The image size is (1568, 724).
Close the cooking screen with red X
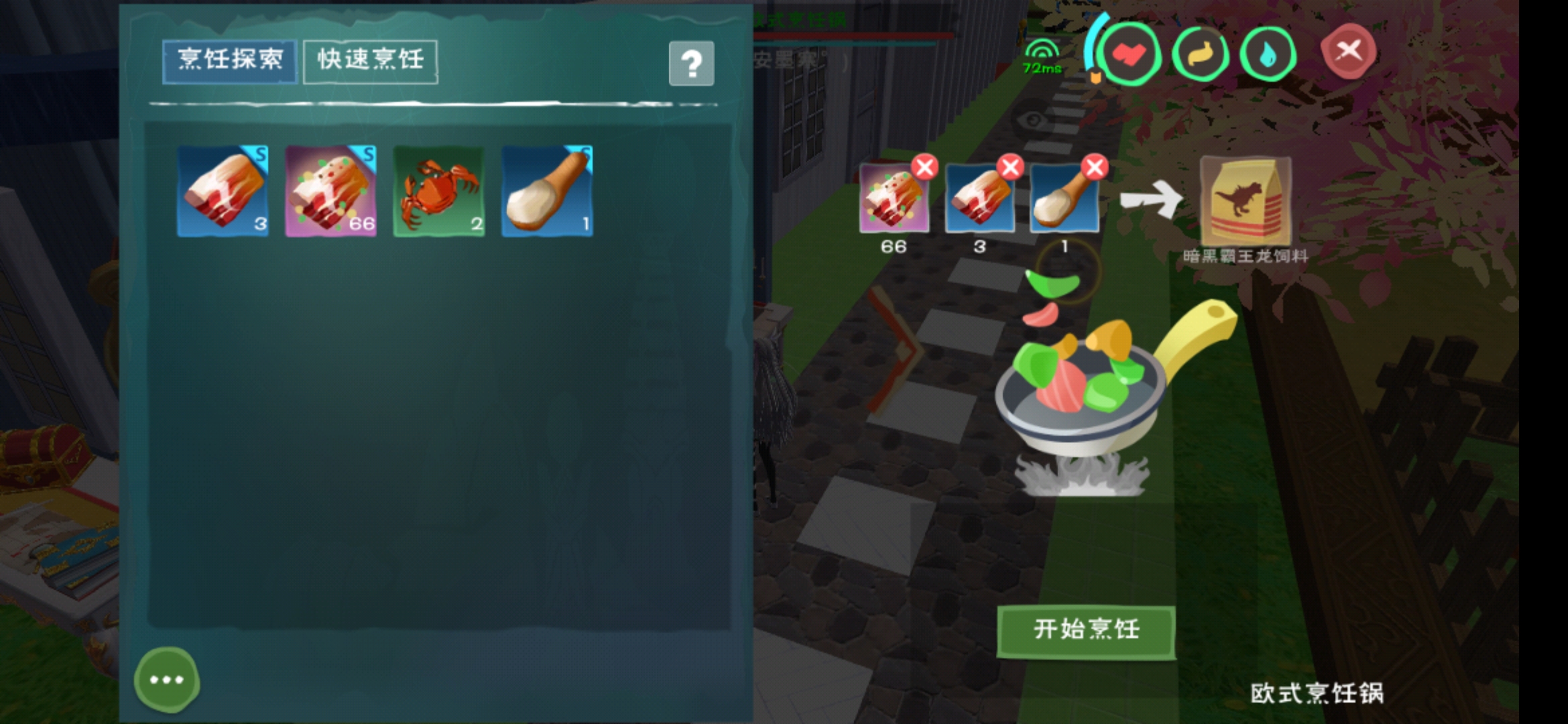[1348, 51]
